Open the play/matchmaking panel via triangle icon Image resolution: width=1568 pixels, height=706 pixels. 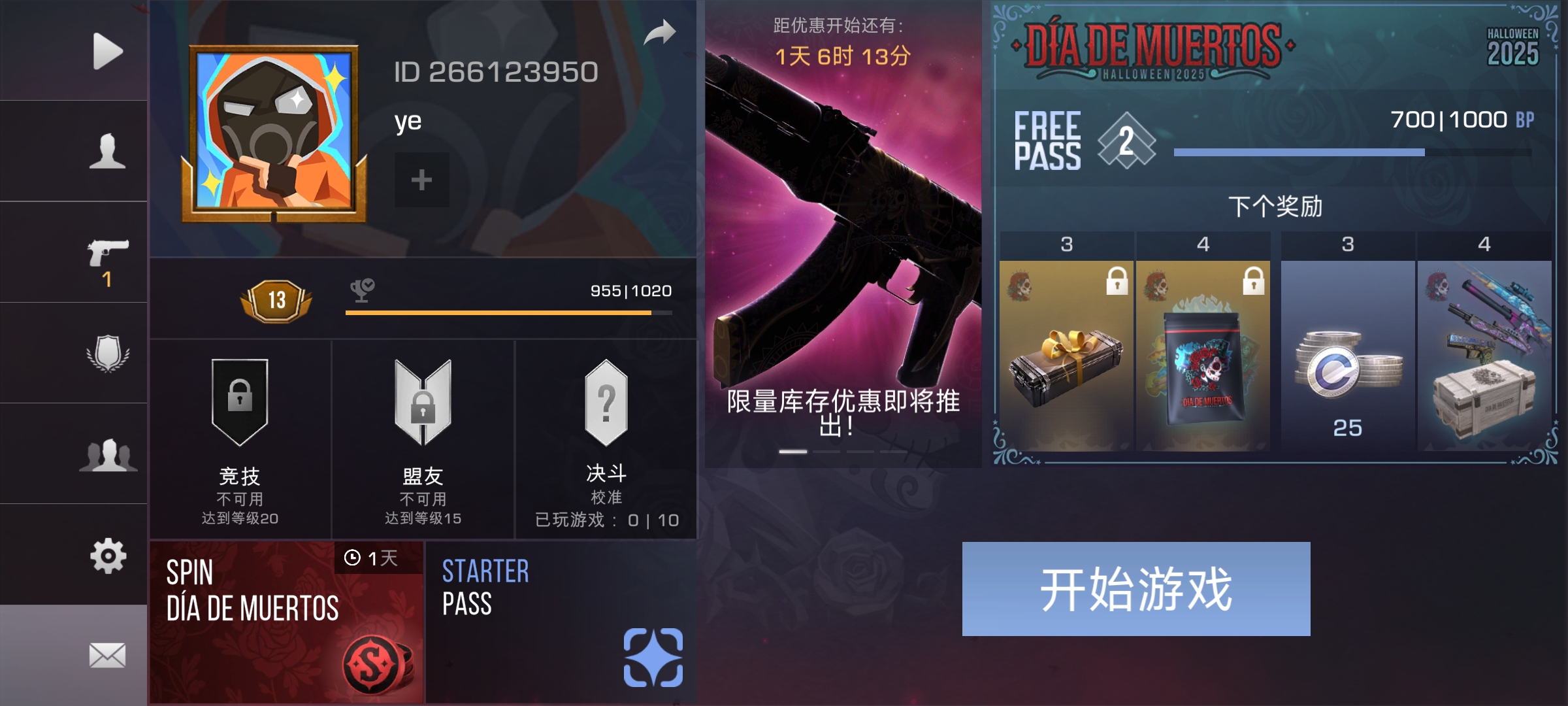pyautogui.click(x=106, y=50)
